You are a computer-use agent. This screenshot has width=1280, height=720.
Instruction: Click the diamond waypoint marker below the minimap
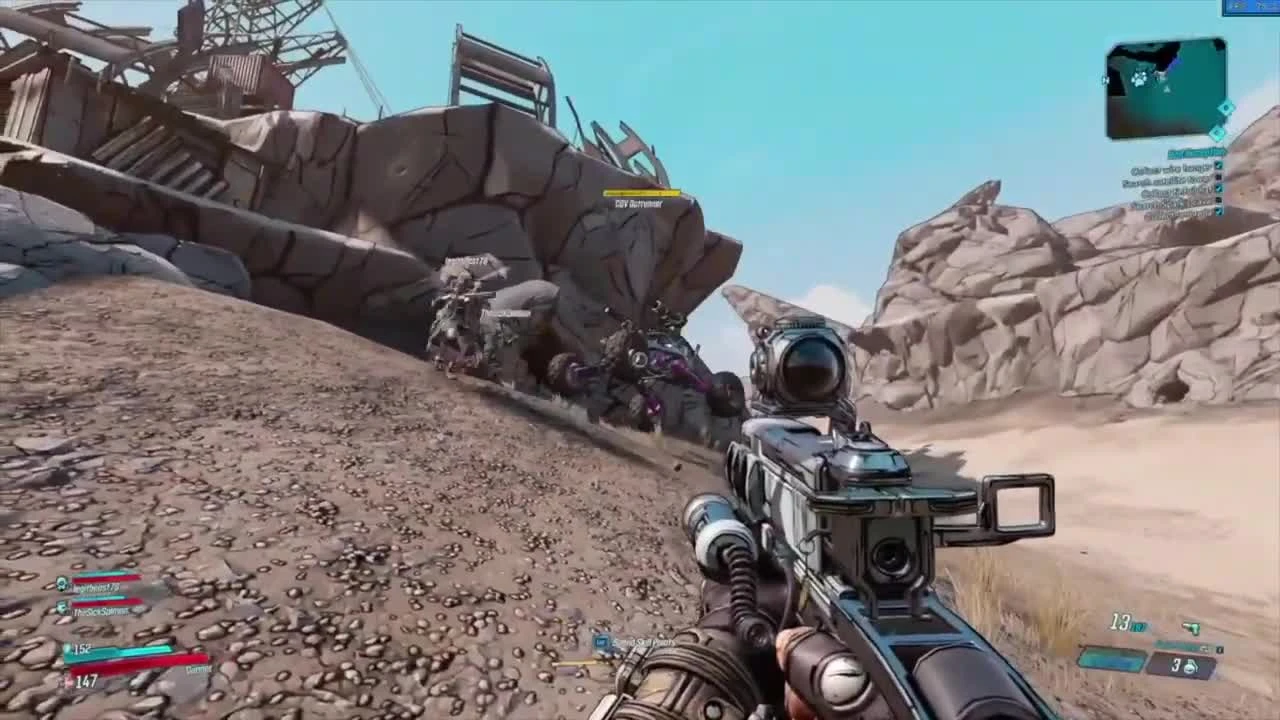coord(1216,131)
